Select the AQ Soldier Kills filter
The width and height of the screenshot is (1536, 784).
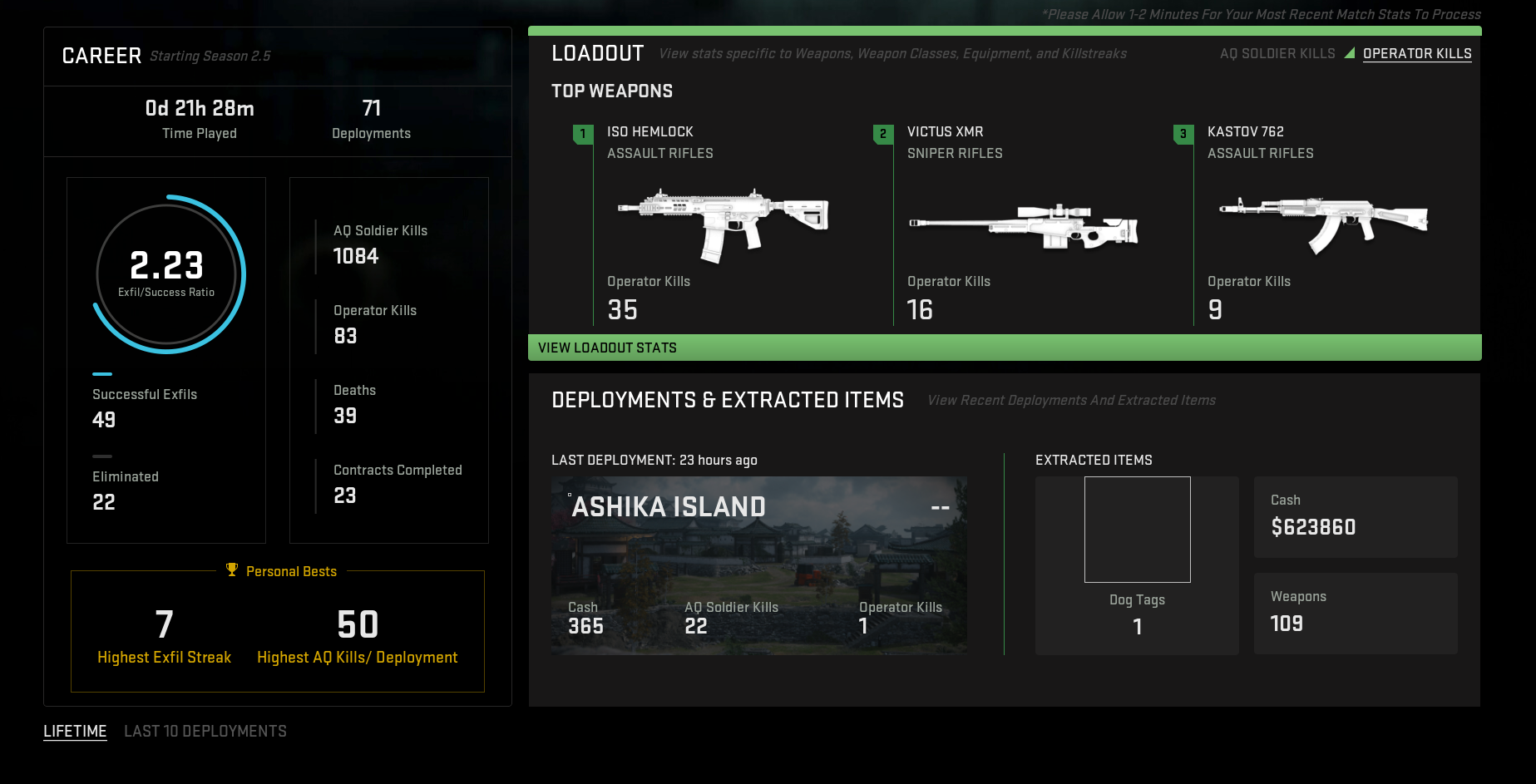1277,54
